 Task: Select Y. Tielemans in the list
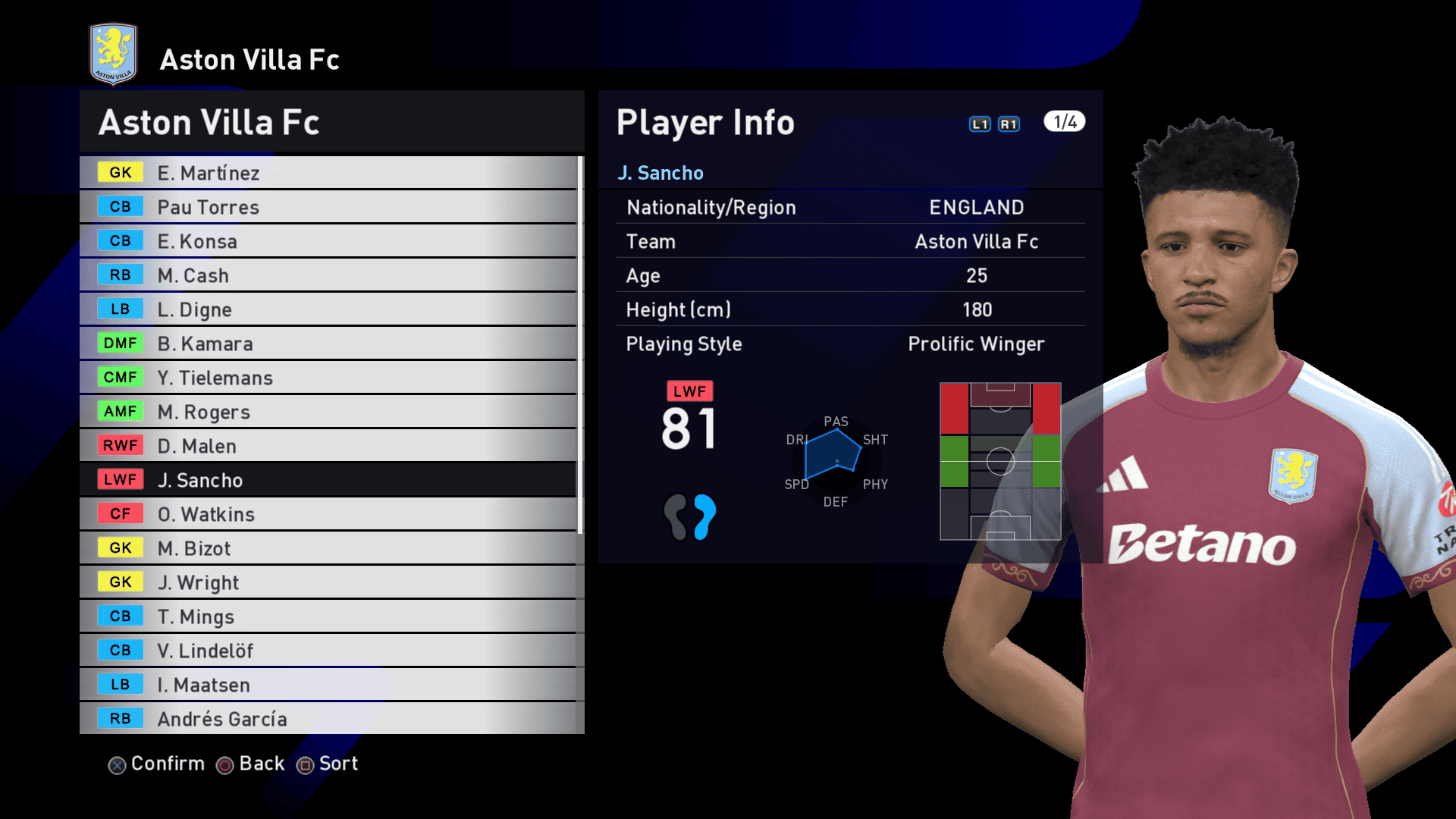click(x=328, y=378)
